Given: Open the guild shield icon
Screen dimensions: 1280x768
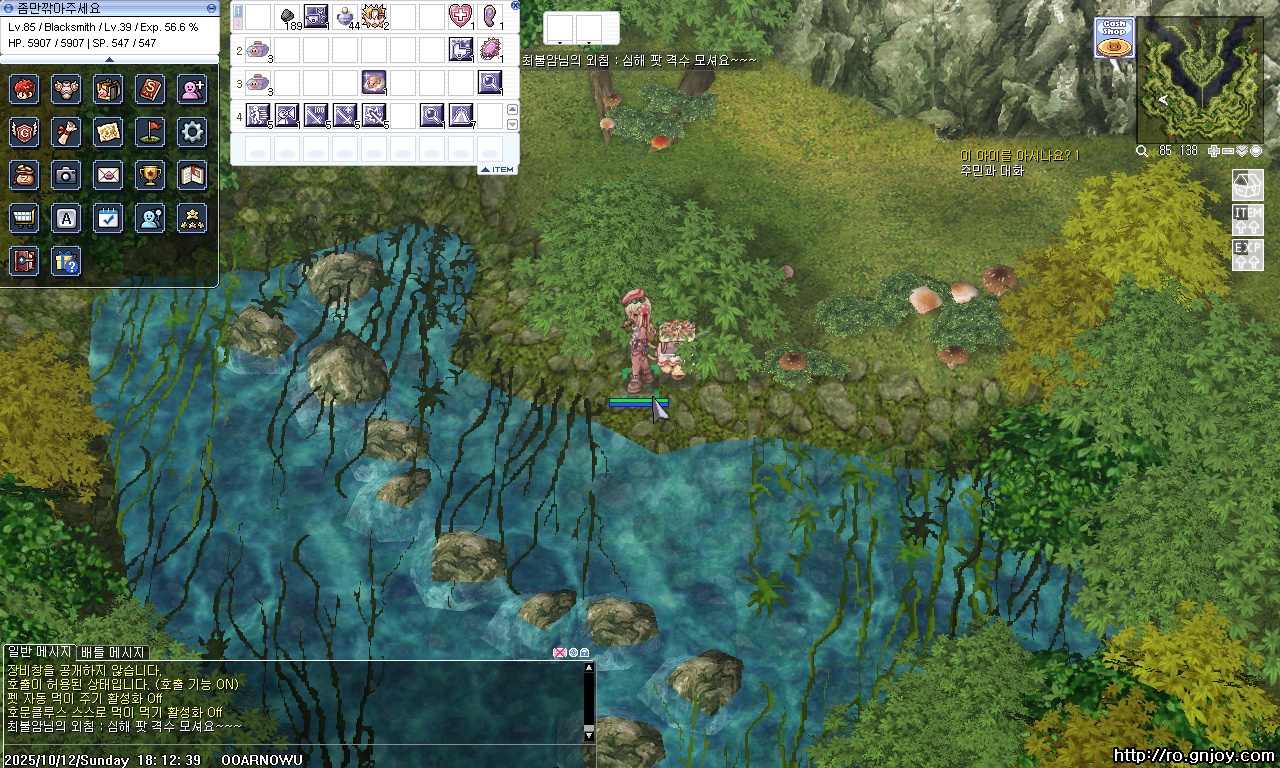Looking at the screenshot, I should [x=24, y=131].
